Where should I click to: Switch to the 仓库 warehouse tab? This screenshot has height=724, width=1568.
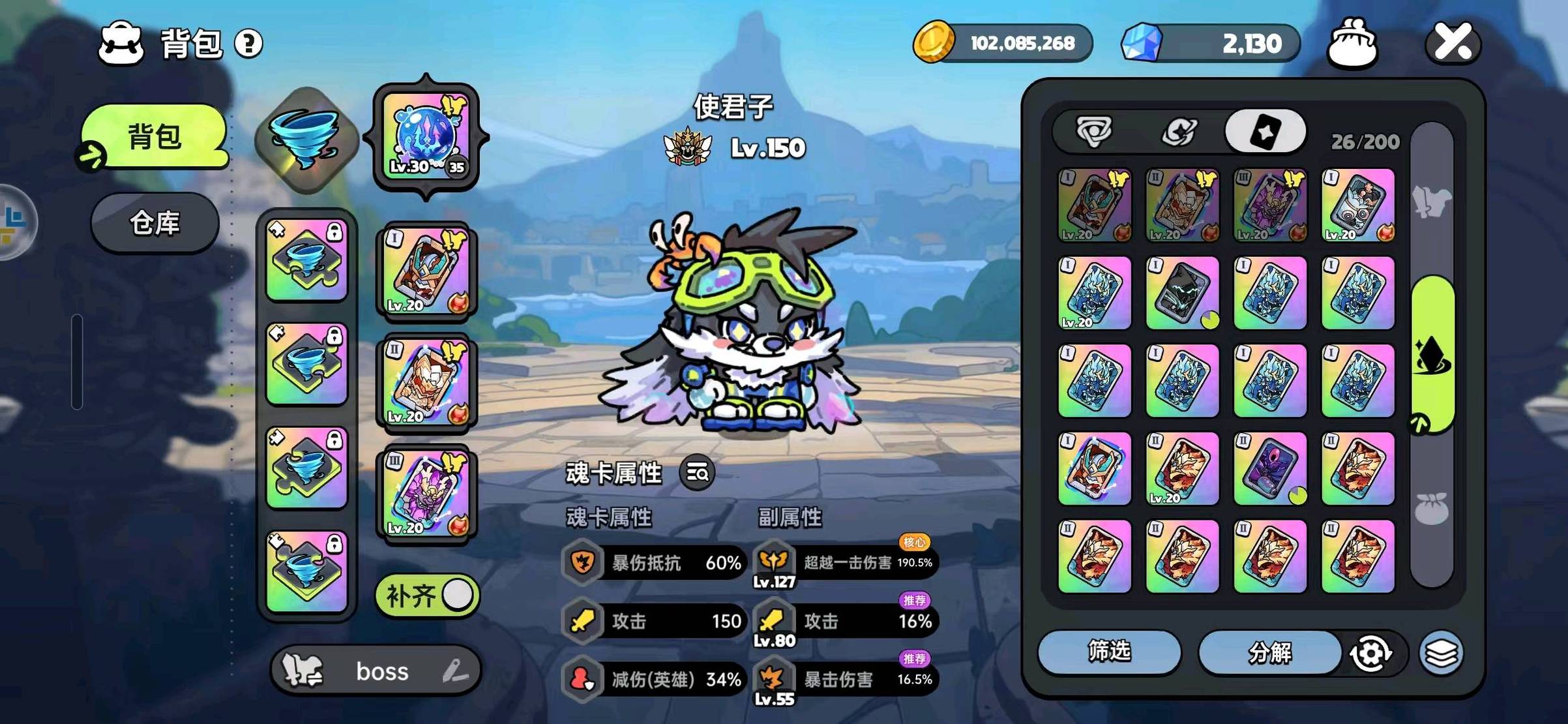pos(155,223)
